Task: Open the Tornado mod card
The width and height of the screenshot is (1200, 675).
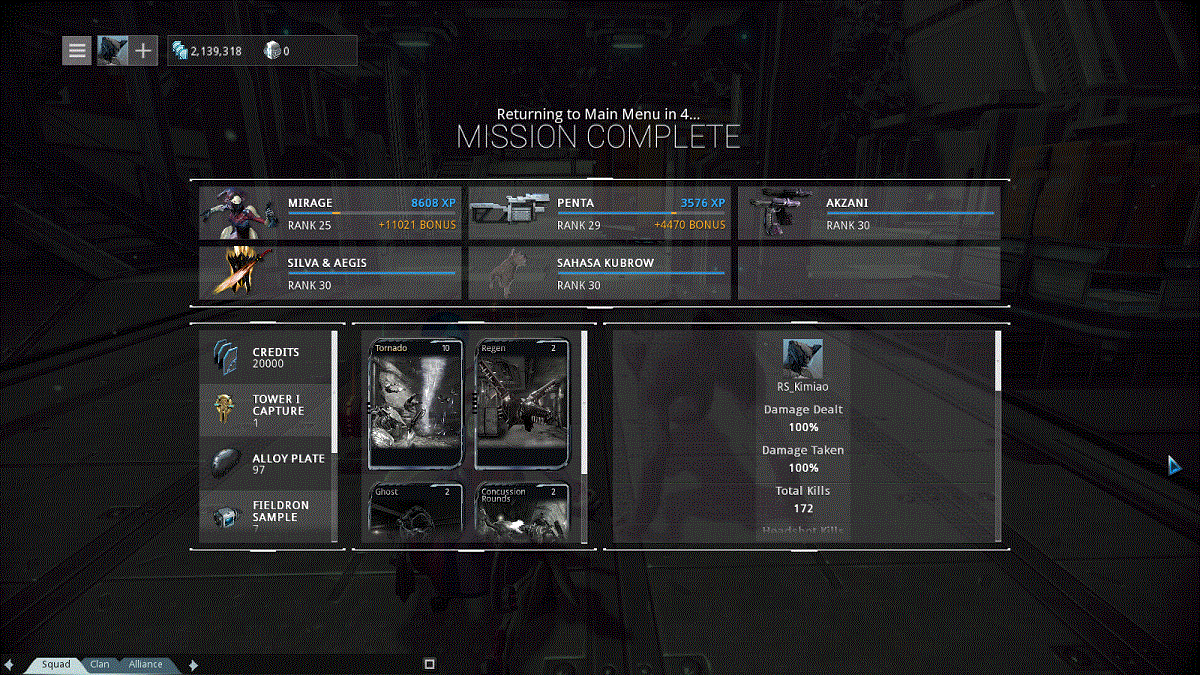Action: (416, 403)
